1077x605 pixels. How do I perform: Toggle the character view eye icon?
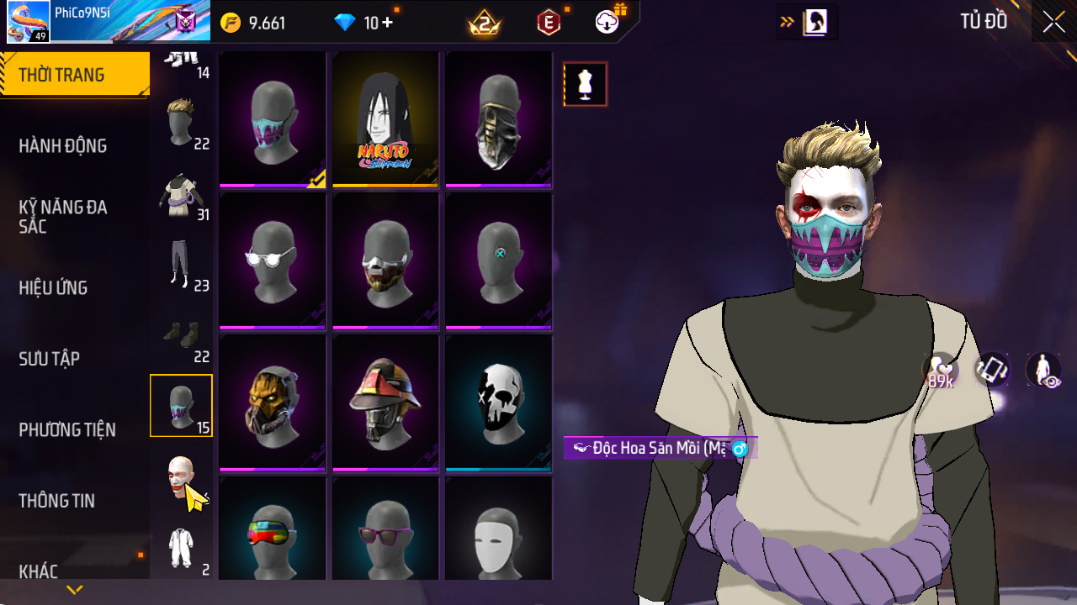coord(1045,370)
